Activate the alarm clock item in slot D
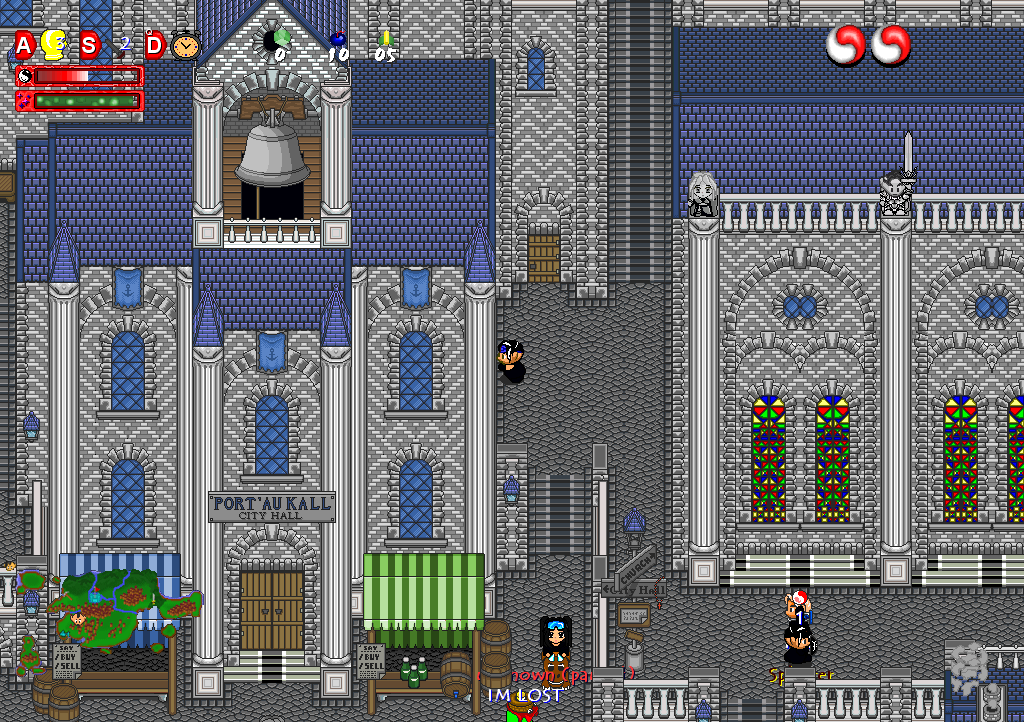 185,45
